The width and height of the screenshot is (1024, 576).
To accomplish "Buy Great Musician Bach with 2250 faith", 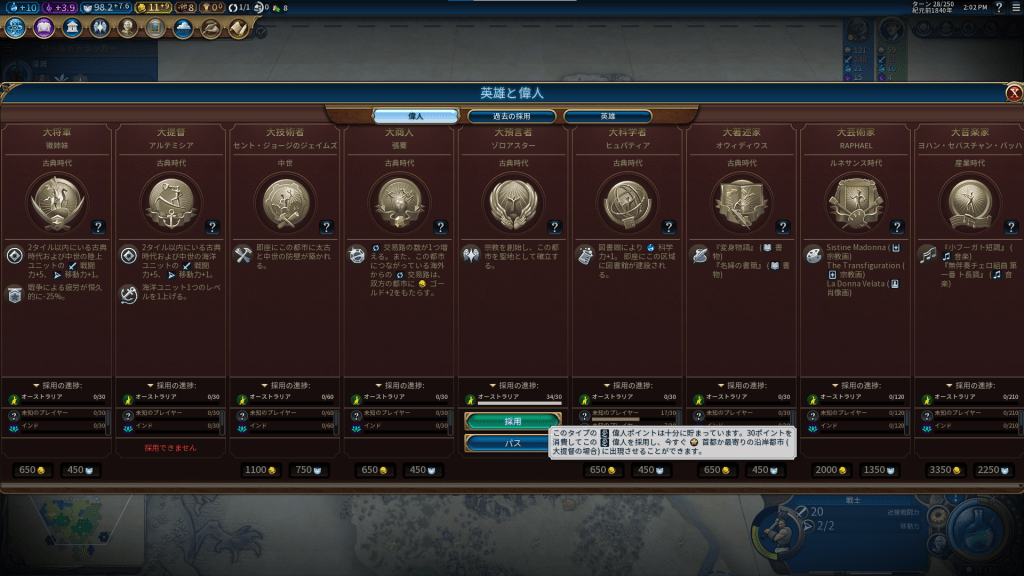I will (x=992, y=470).
